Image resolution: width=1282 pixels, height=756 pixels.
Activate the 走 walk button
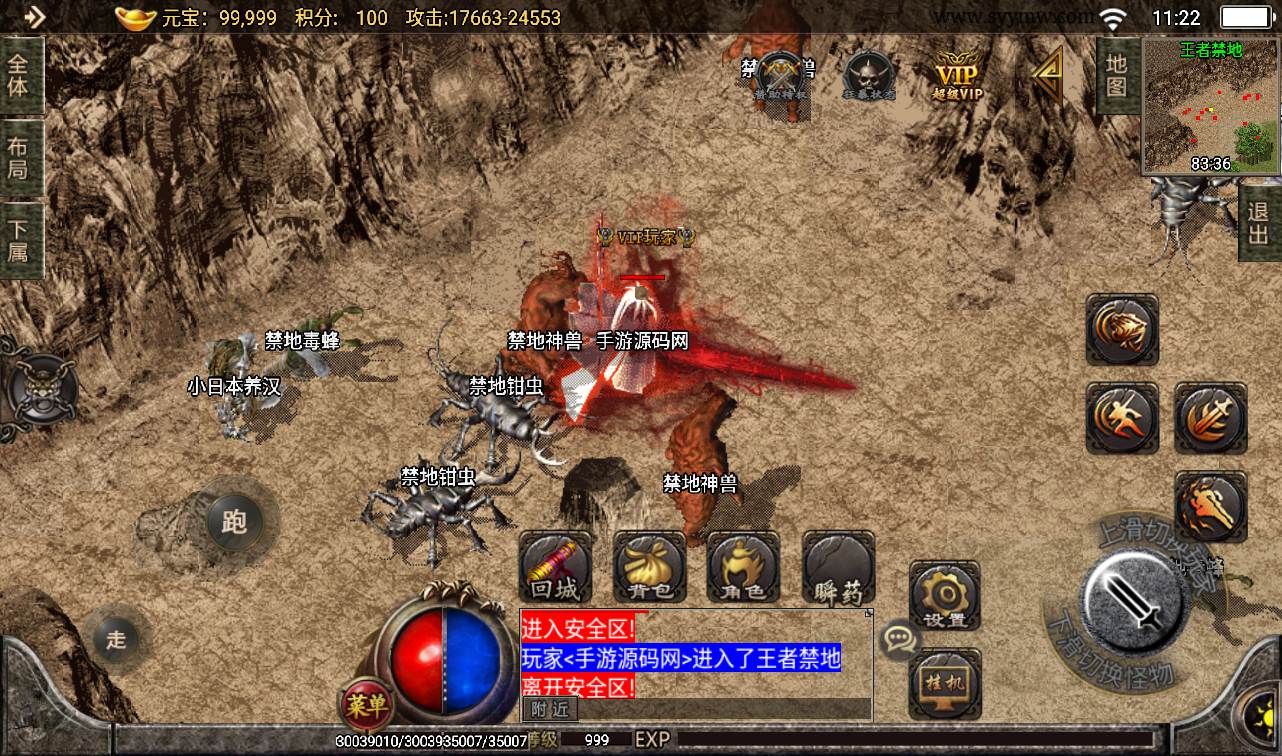click(x=117, y=639)
